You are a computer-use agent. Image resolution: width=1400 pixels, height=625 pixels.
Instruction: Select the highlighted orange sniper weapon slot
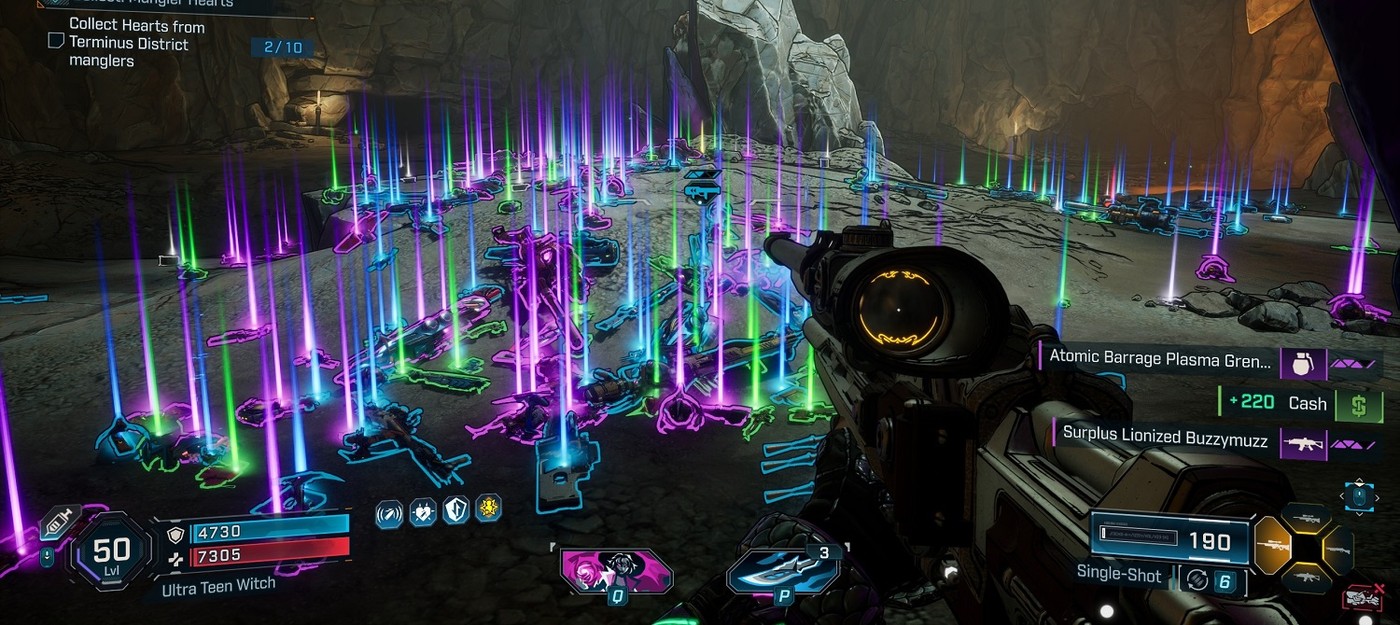tap(1273, 545)
